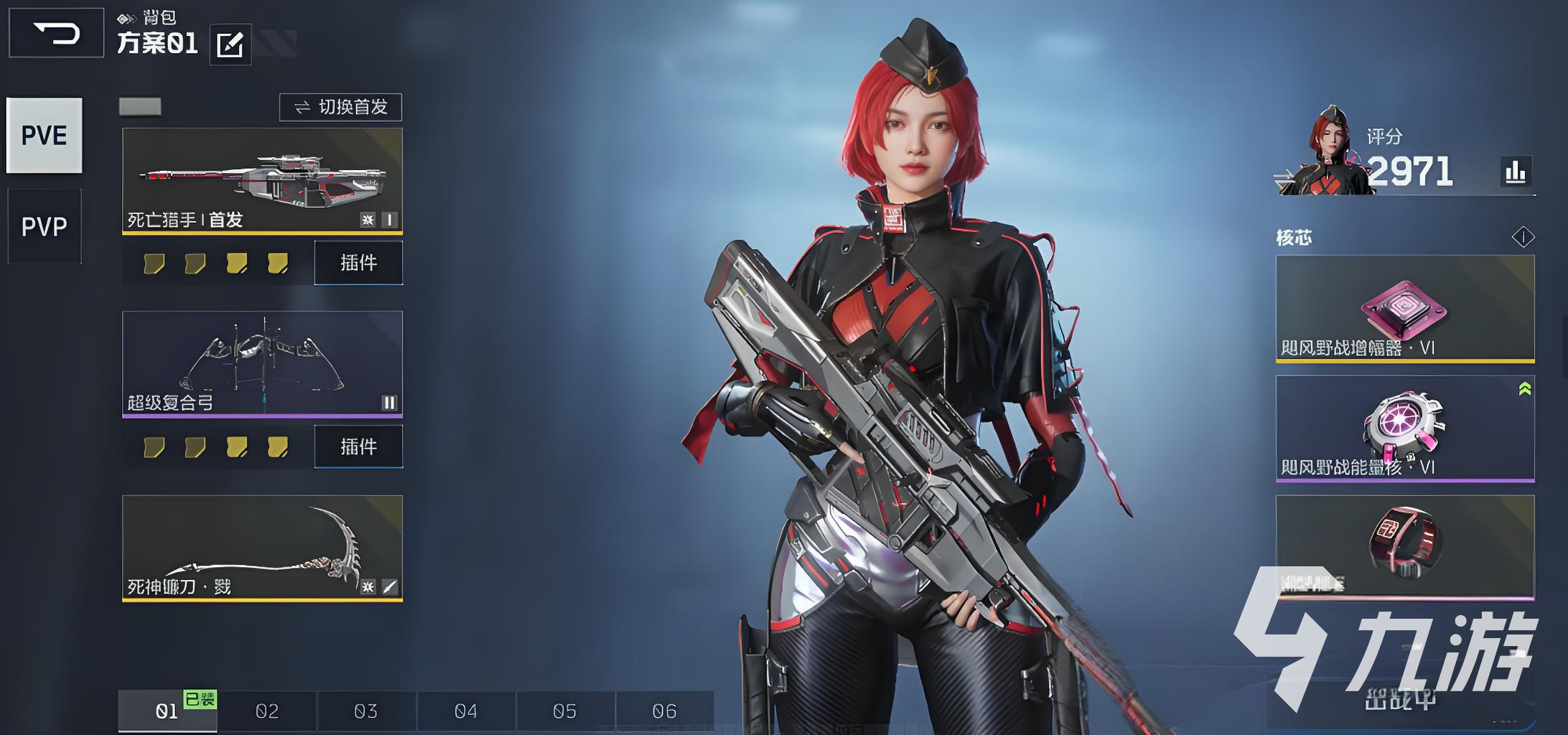
Task: Open 插件 for the 超级复合弓
Action: (x=358, y=446)
